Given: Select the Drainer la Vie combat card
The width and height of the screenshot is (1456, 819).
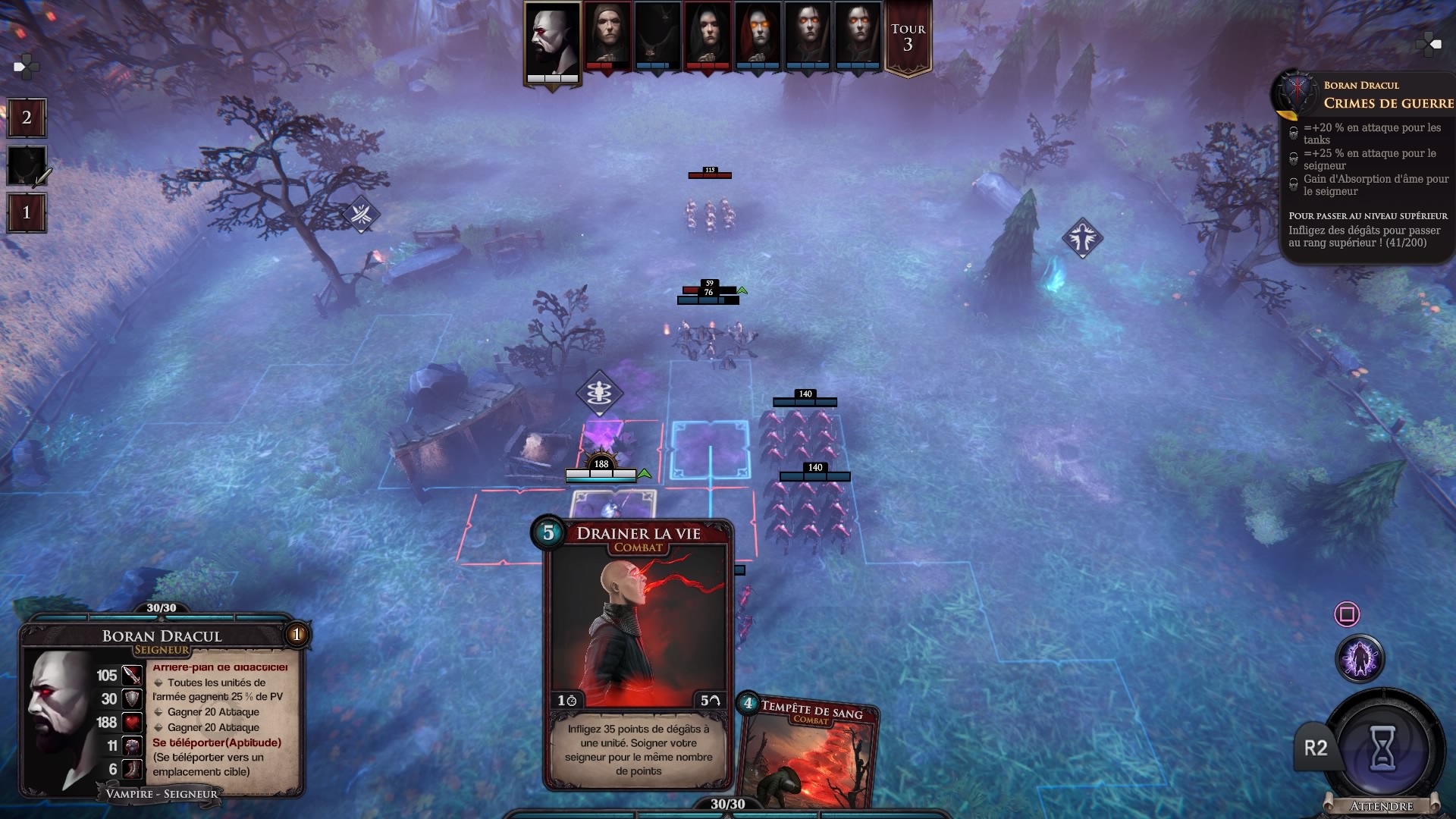Looking at the screenshot, I should 638,652.
